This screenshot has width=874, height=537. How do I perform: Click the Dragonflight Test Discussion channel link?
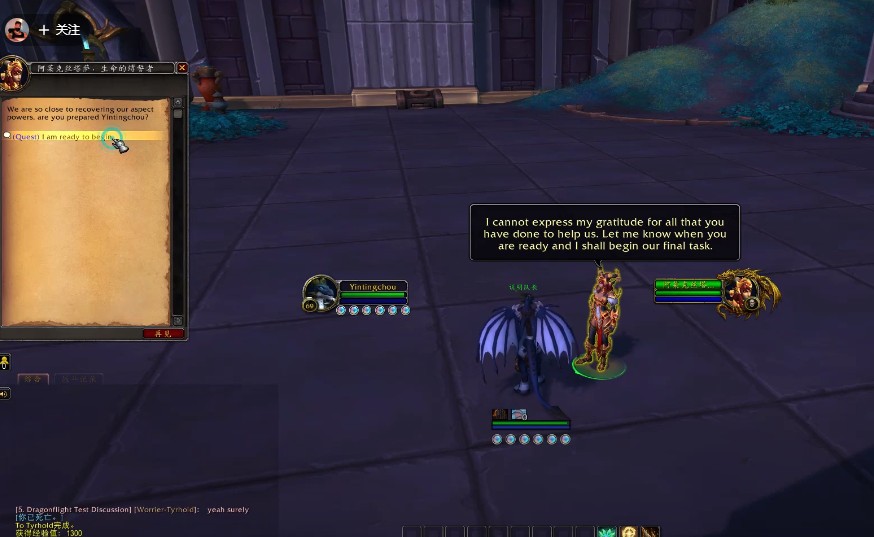point(73,510)
